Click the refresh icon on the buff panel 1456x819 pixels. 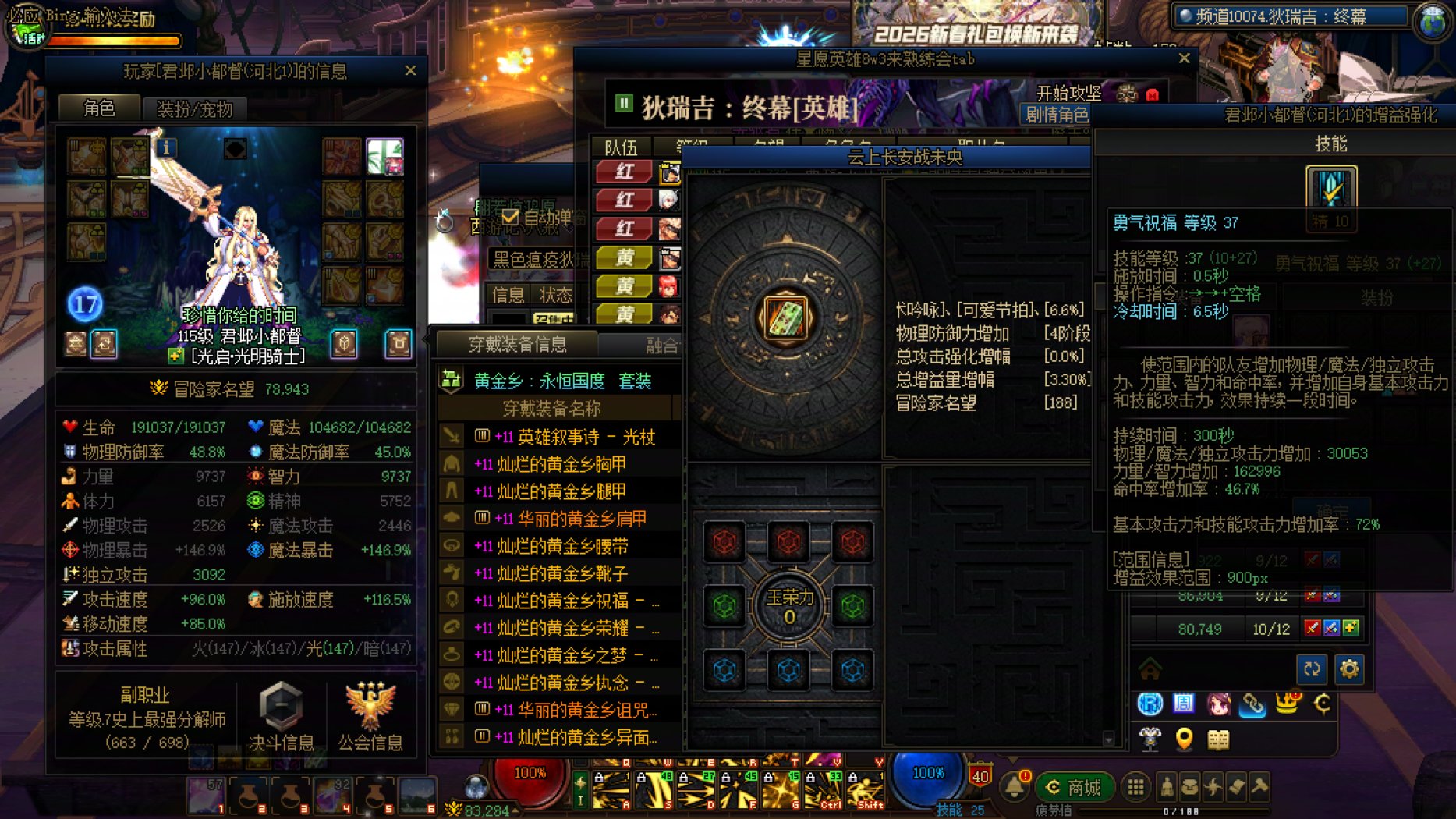(1313, 668)
